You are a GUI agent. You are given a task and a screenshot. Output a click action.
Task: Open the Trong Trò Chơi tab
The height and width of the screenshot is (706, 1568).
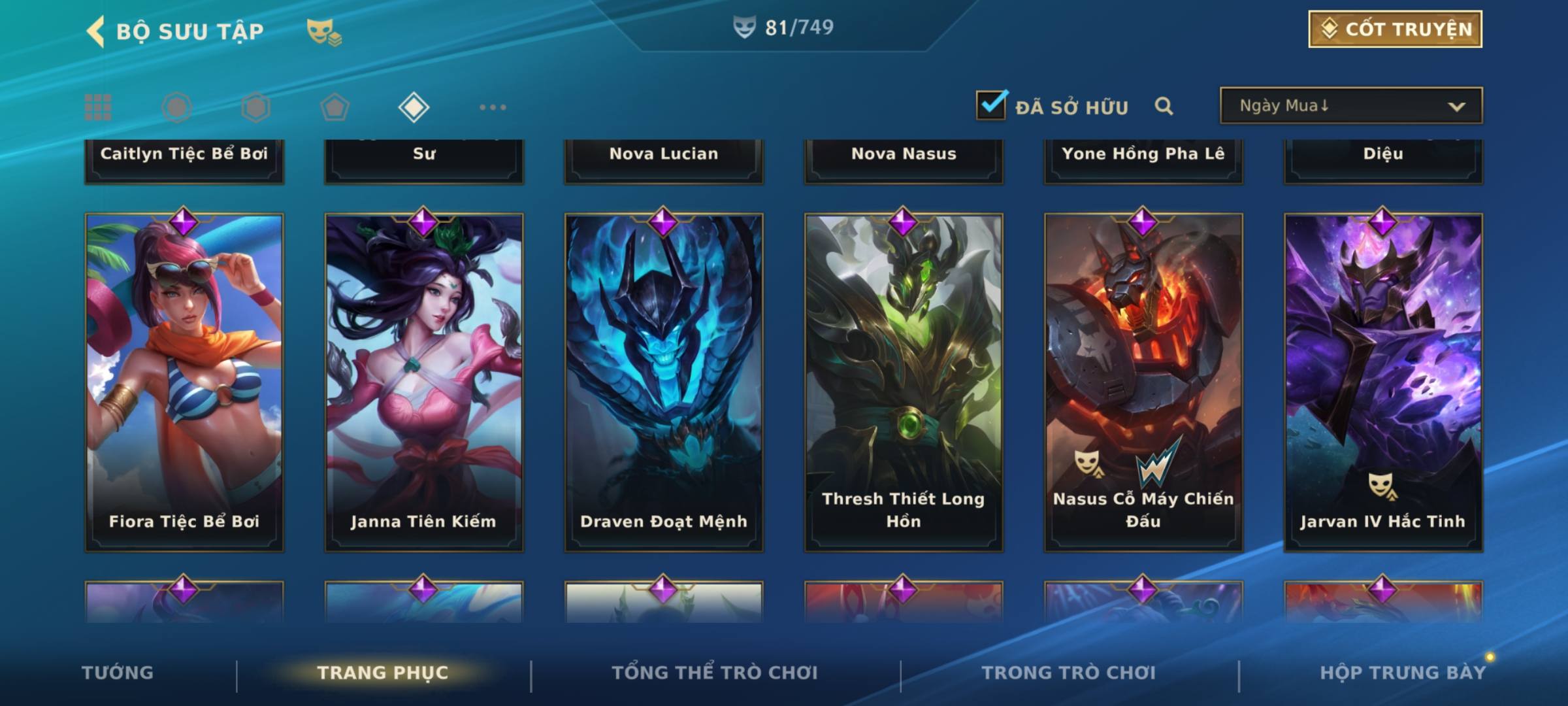[1069, 673]
